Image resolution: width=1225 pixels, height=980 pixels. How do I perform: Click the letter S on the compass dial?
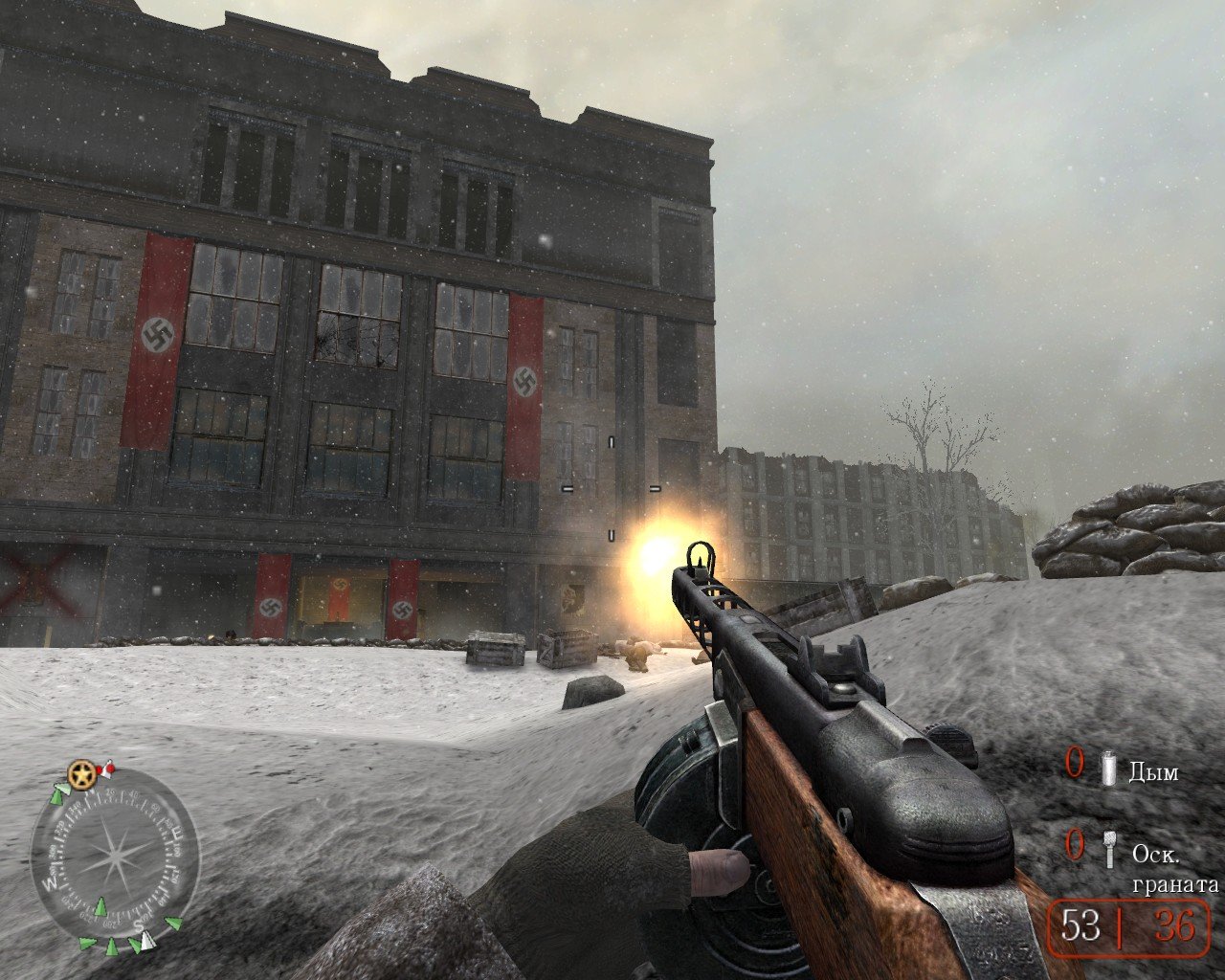[139, 925]
